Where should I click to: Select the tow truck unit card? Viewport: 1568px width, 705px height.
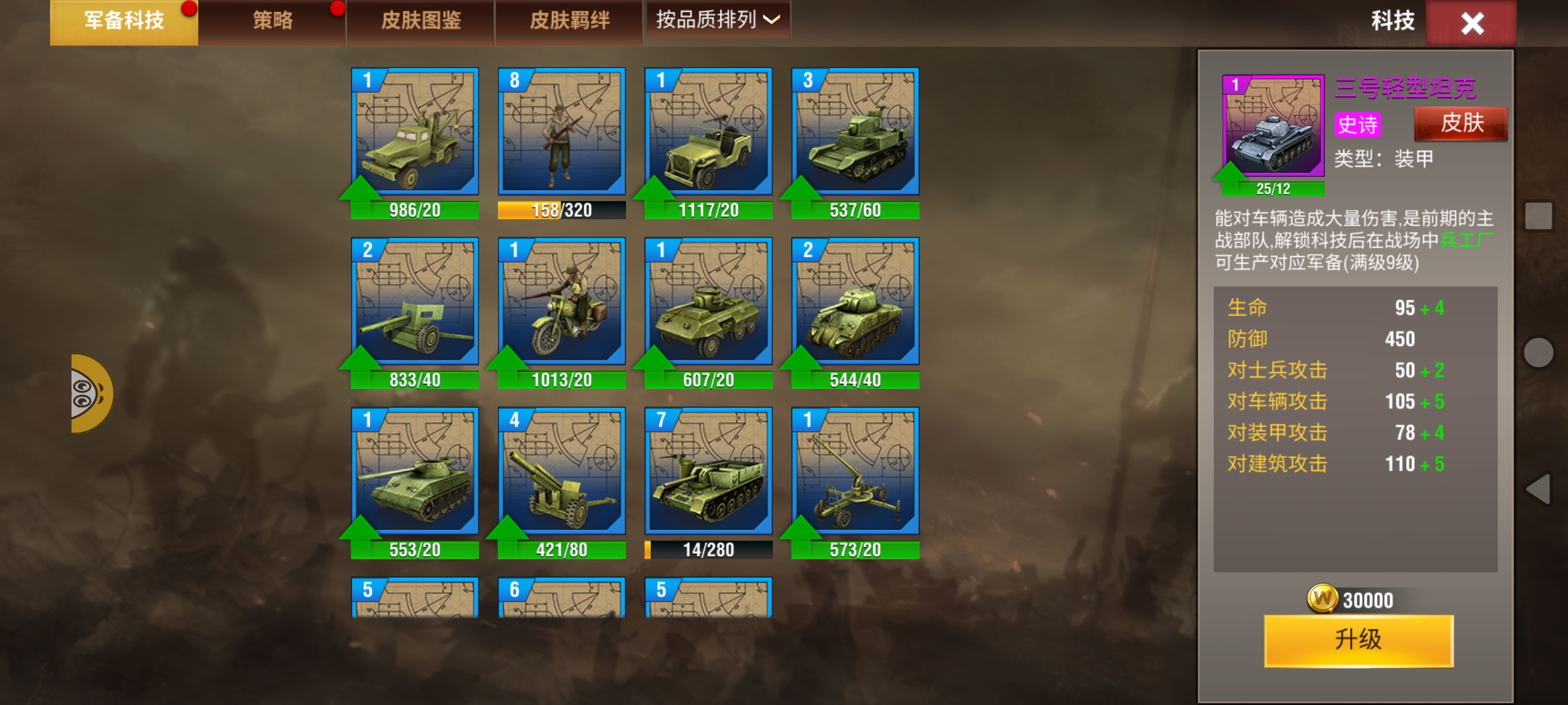pos(415,132)
